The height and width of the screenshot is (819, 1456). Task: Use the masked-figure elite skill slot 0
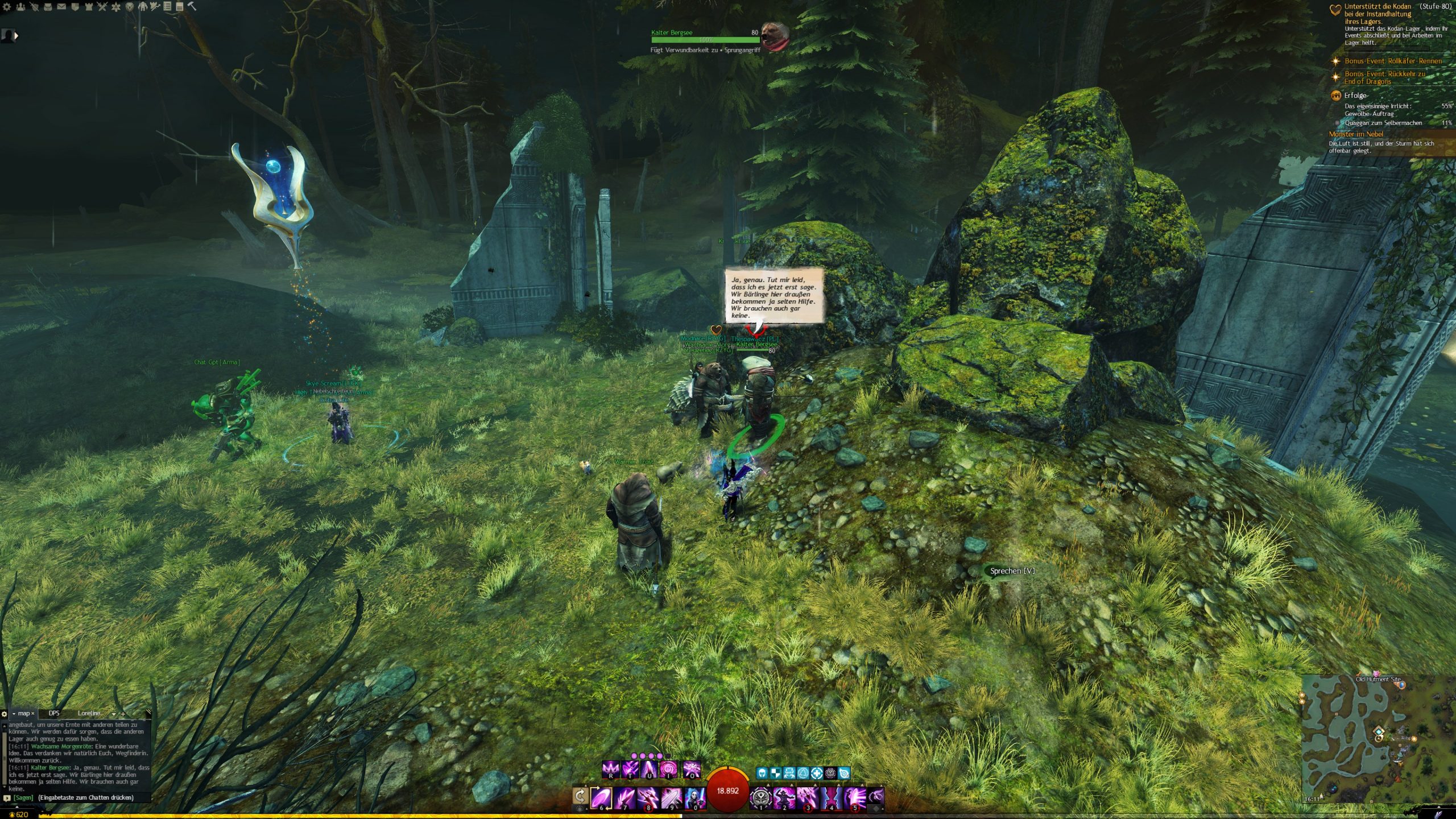[694, 797]
